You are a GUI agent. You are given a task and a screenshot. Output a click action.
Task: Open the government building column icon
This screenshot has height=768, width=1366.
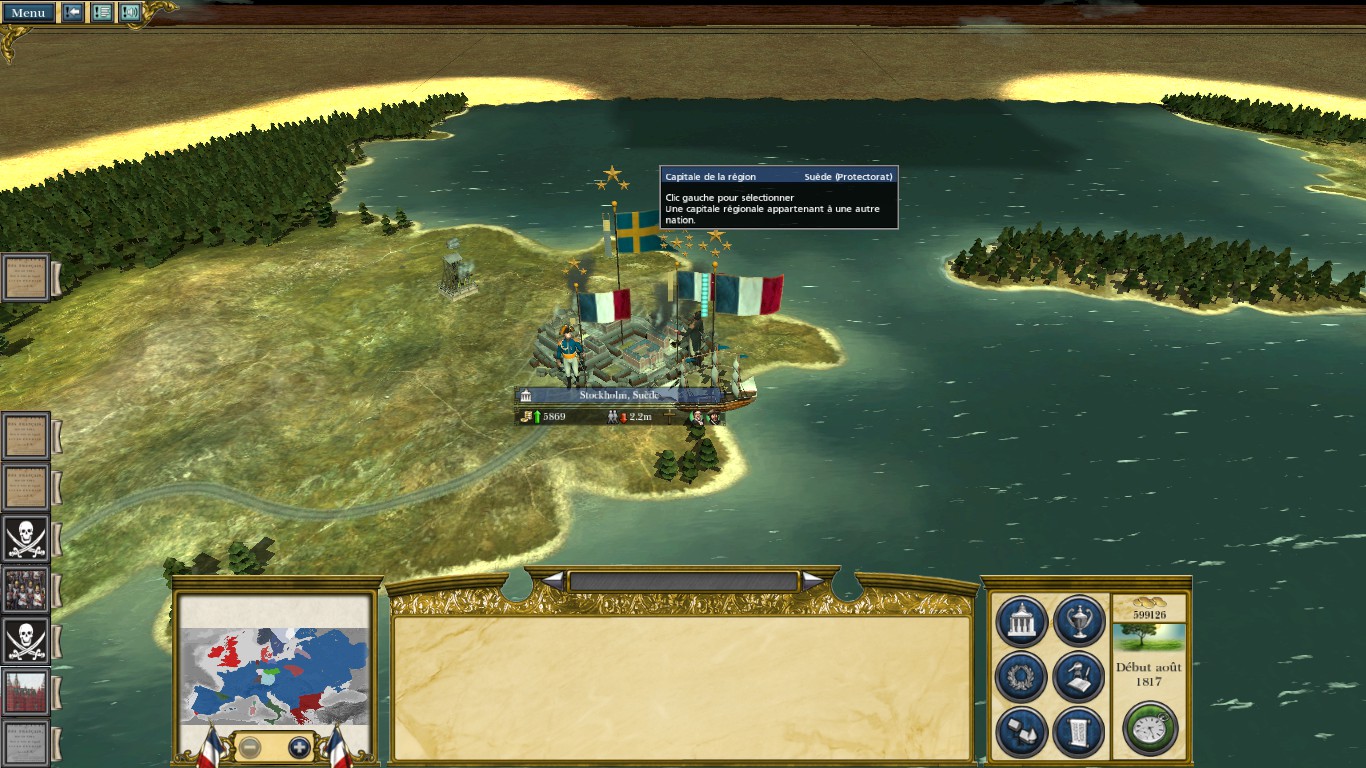[1021, 622]
